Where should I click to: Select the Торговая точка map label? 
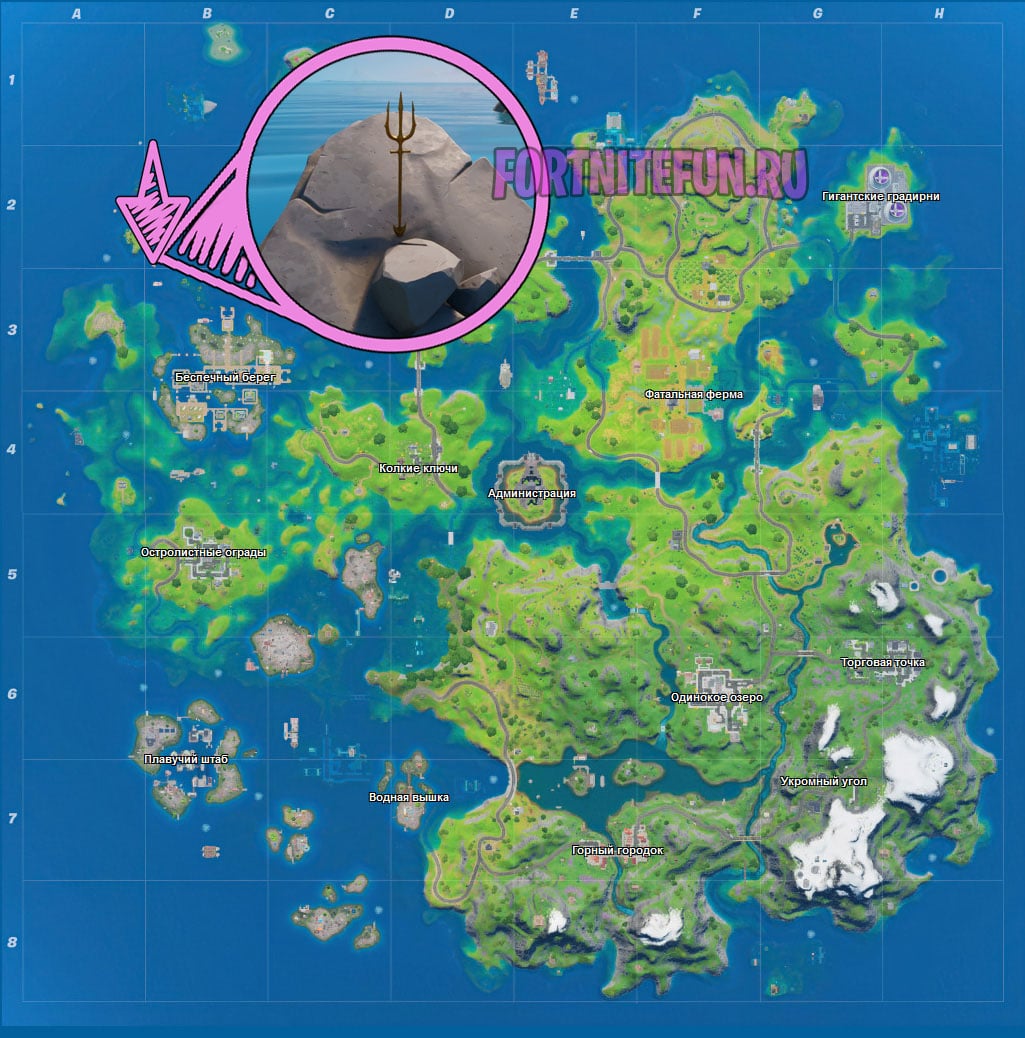point(883,662)
